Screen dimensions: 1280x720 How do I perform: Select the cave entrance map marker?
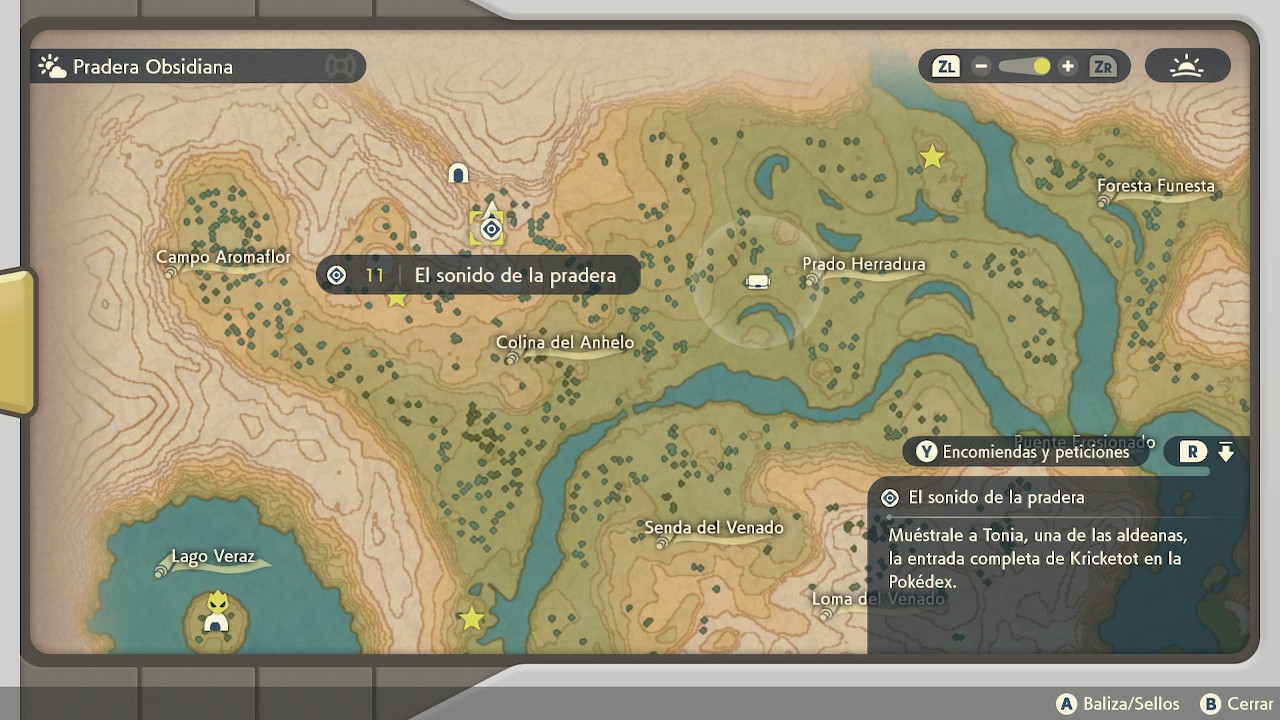click(x=459, y=174)
